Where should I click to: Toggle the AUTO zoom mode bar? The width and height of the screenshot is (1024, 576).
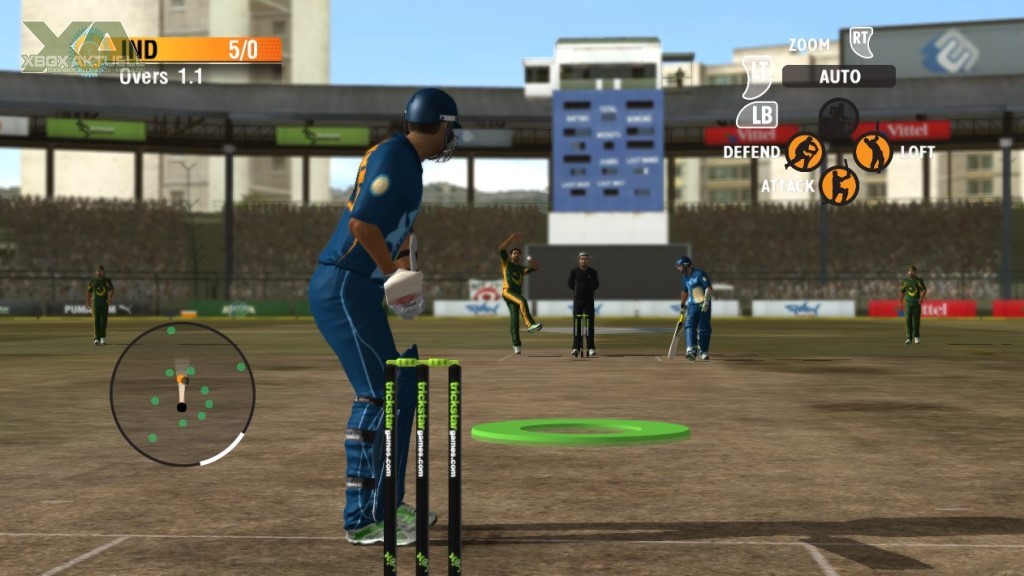838,76
